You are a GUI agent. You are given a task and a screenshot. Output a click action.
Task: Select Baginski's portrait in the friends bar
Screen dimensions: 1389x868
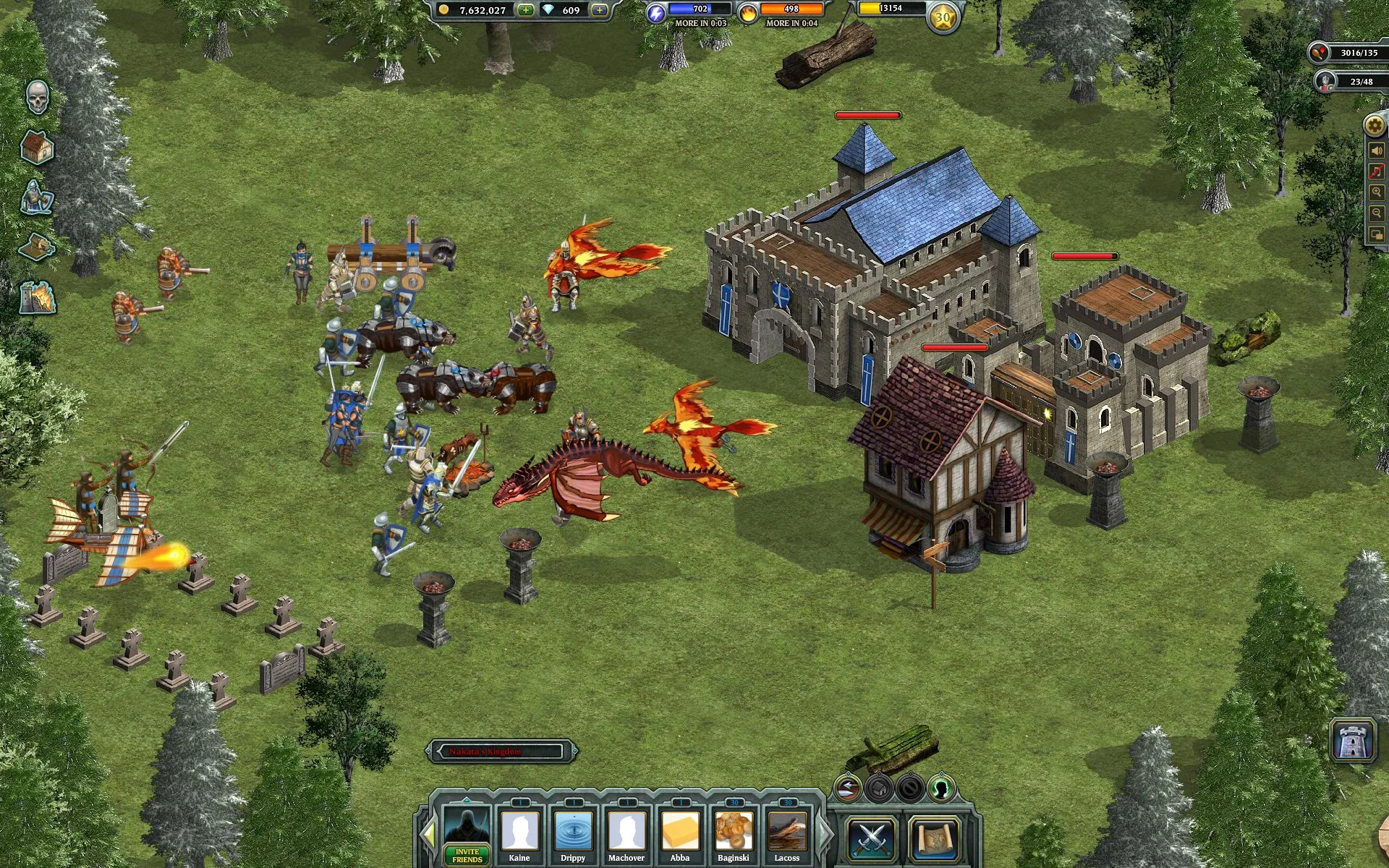point(735,832)
